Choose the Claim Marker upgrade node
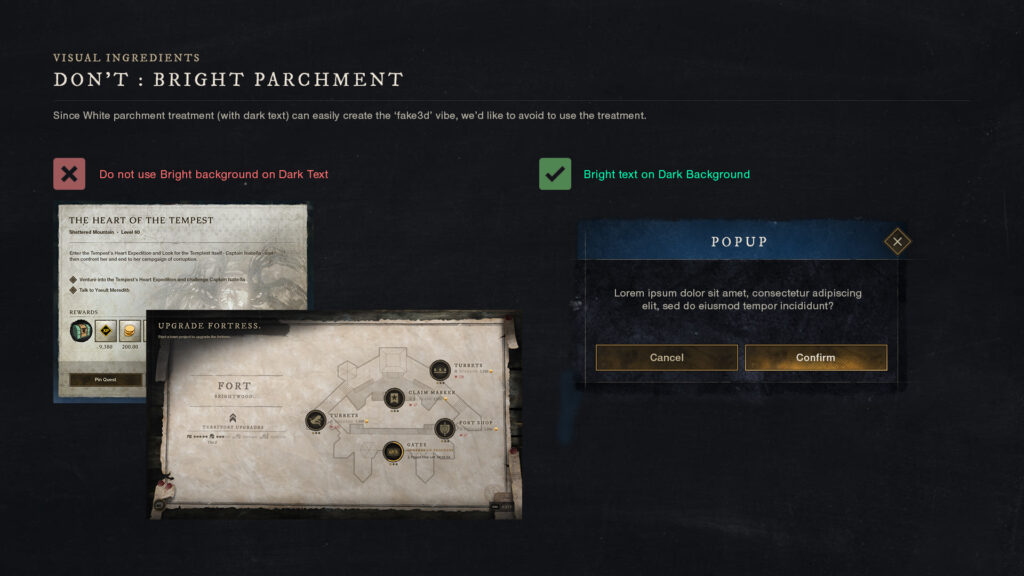The width and height of the screenshot is (1024, 576). 394,398
